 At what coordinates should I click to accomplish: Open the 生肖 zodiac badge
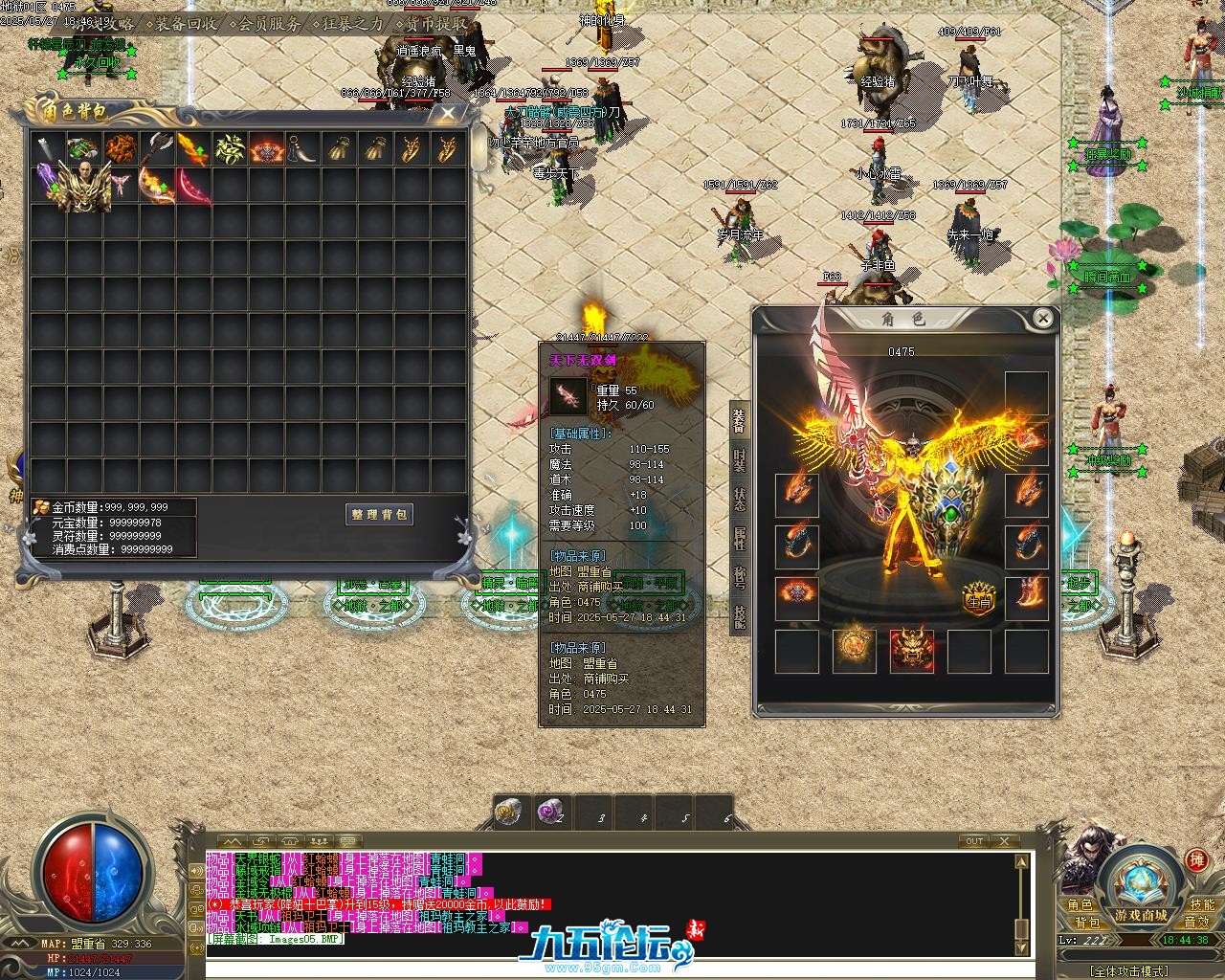click(x=979, y=599)
